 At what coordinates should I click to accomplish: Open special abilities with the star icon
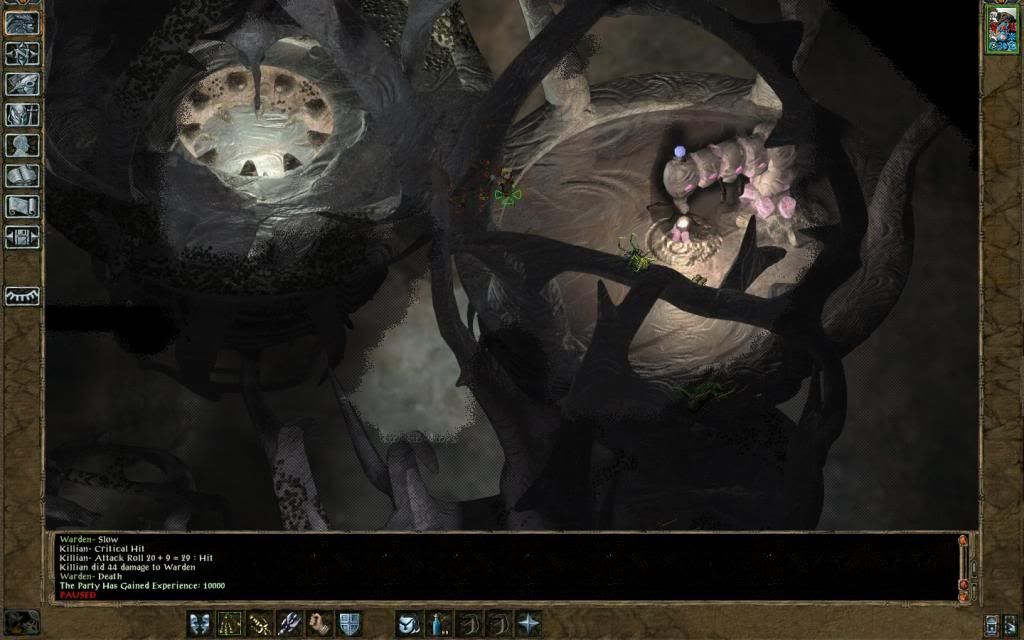(x=528, y=623)
